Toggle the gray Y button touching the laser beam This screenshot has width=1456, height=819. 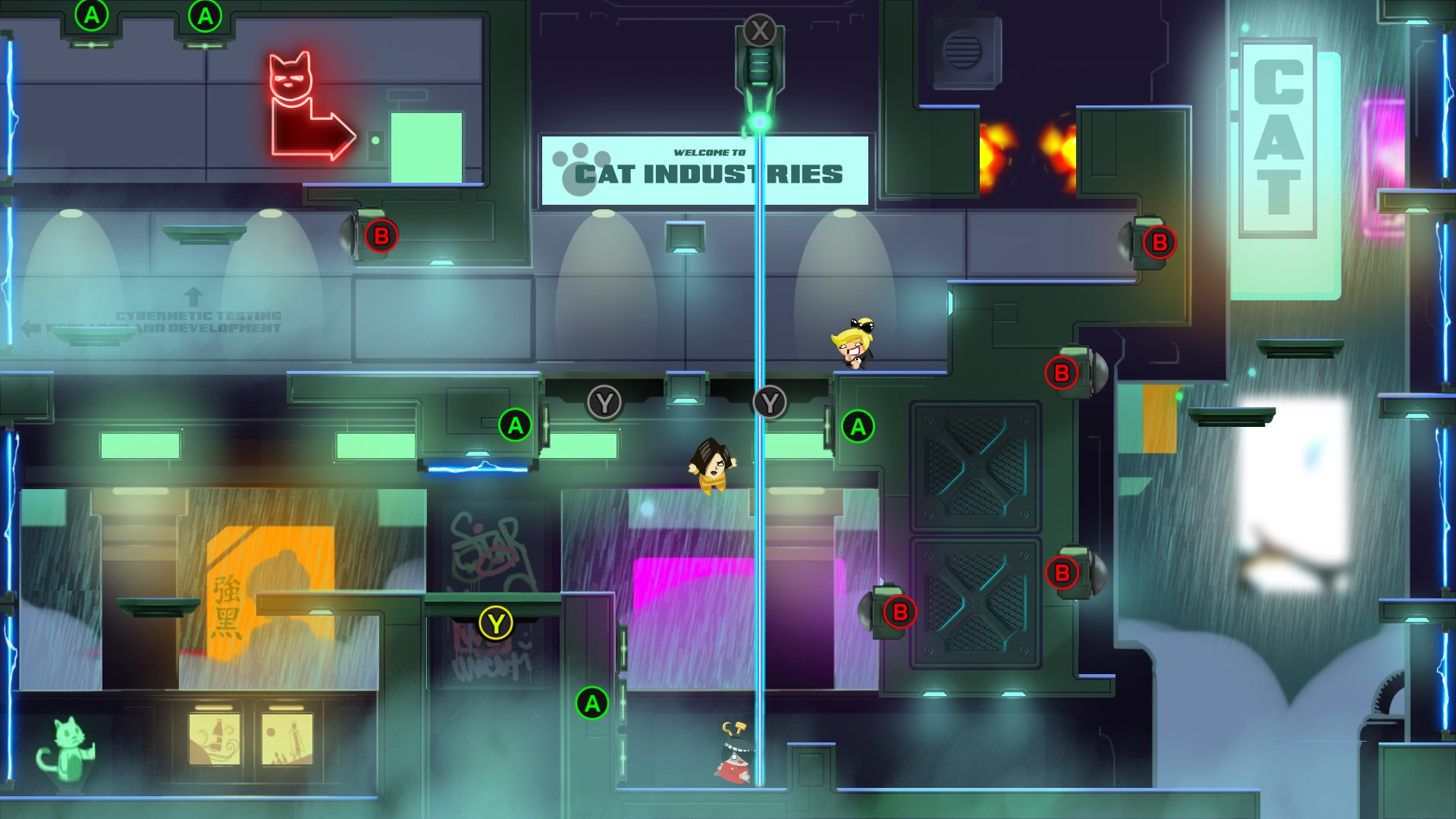pyautogui.click(x=770, y=403)
